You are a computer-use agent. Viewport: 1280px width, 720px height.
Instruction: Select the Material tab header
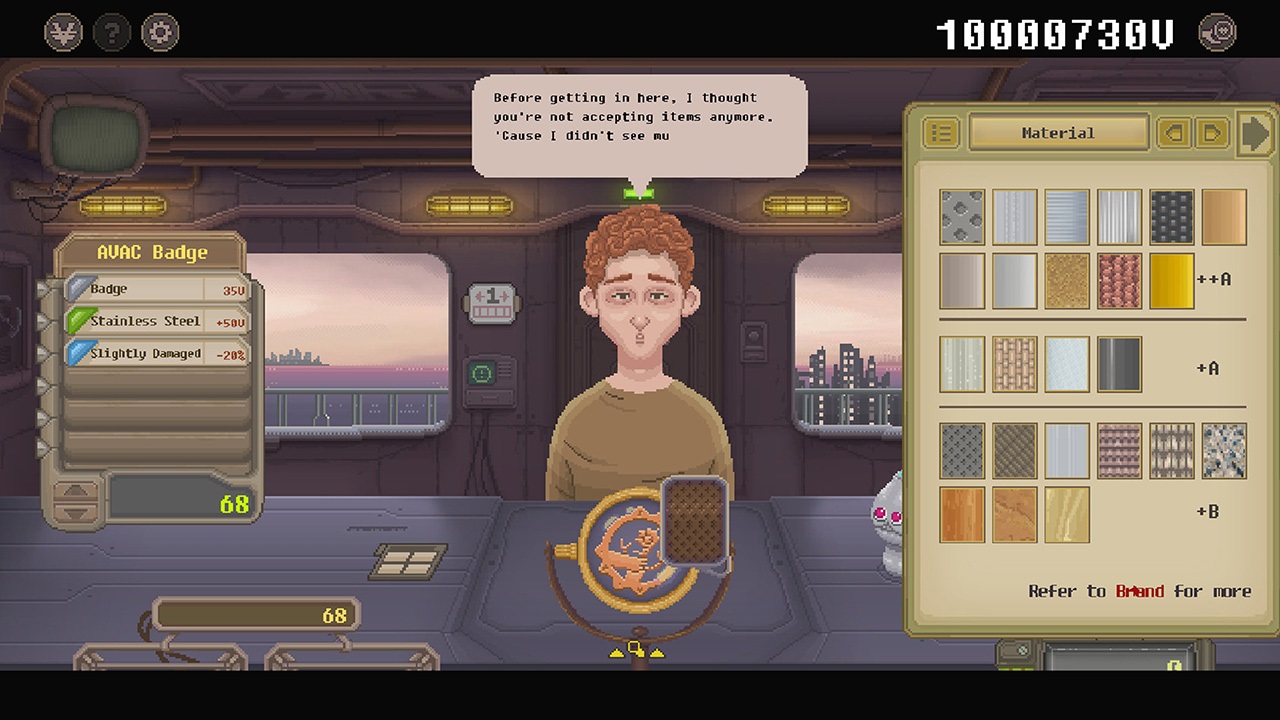[x=1059, y=133]
